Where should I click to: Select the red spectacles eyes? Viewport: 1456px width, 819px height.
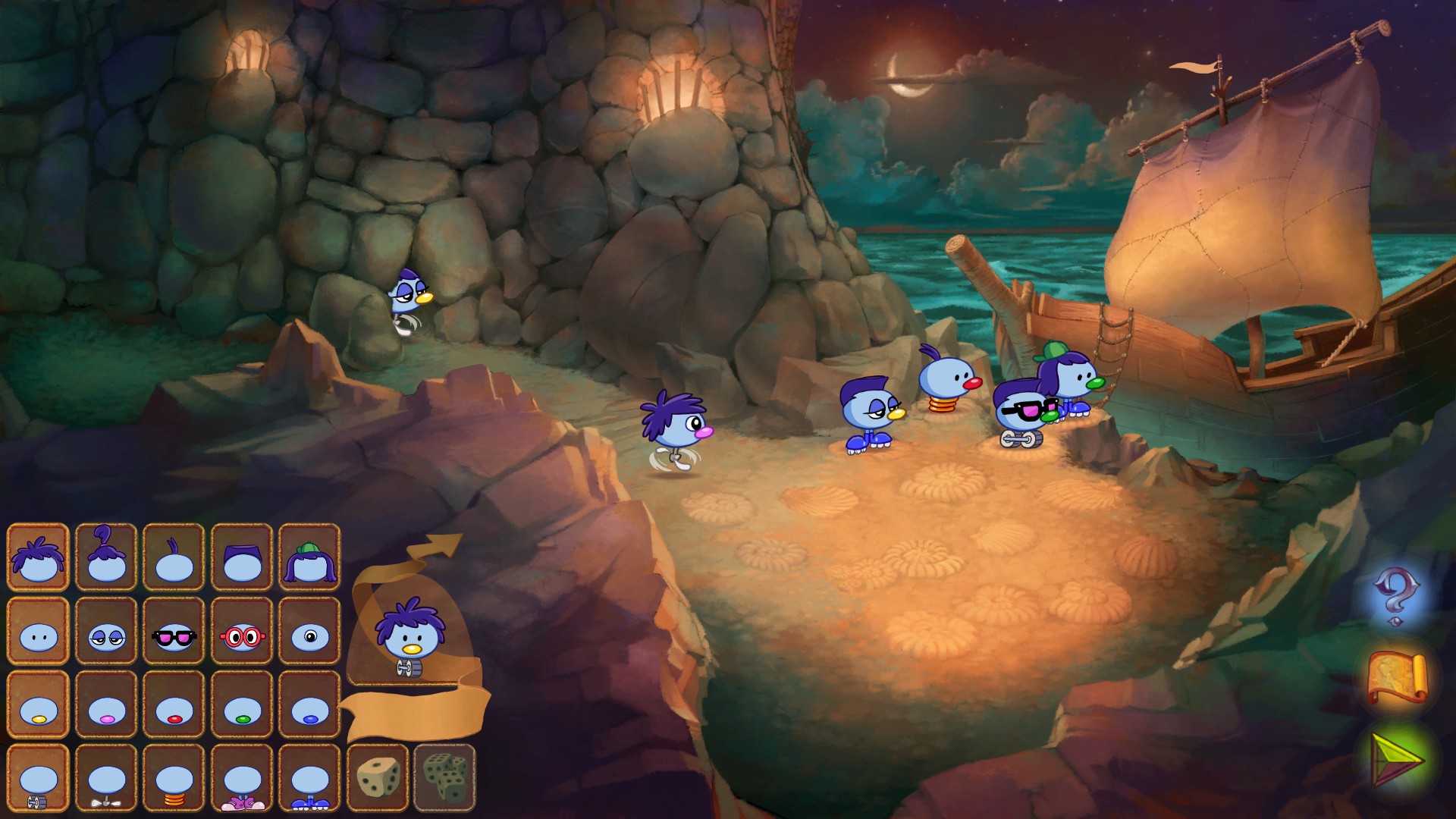pos(242,631)
